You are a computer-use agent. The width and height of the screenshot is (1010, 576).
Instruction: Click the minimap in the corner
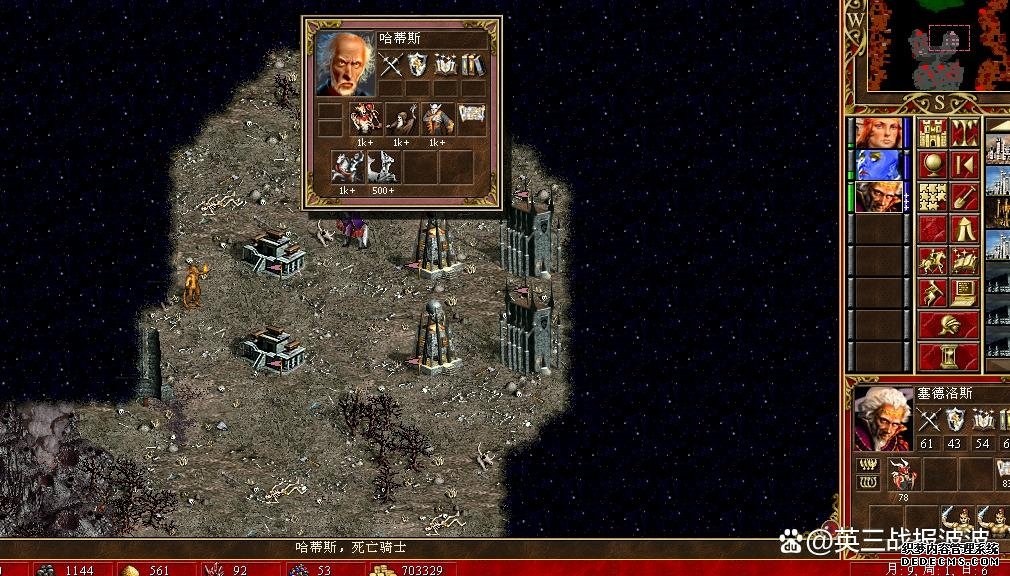click(937, 44)
